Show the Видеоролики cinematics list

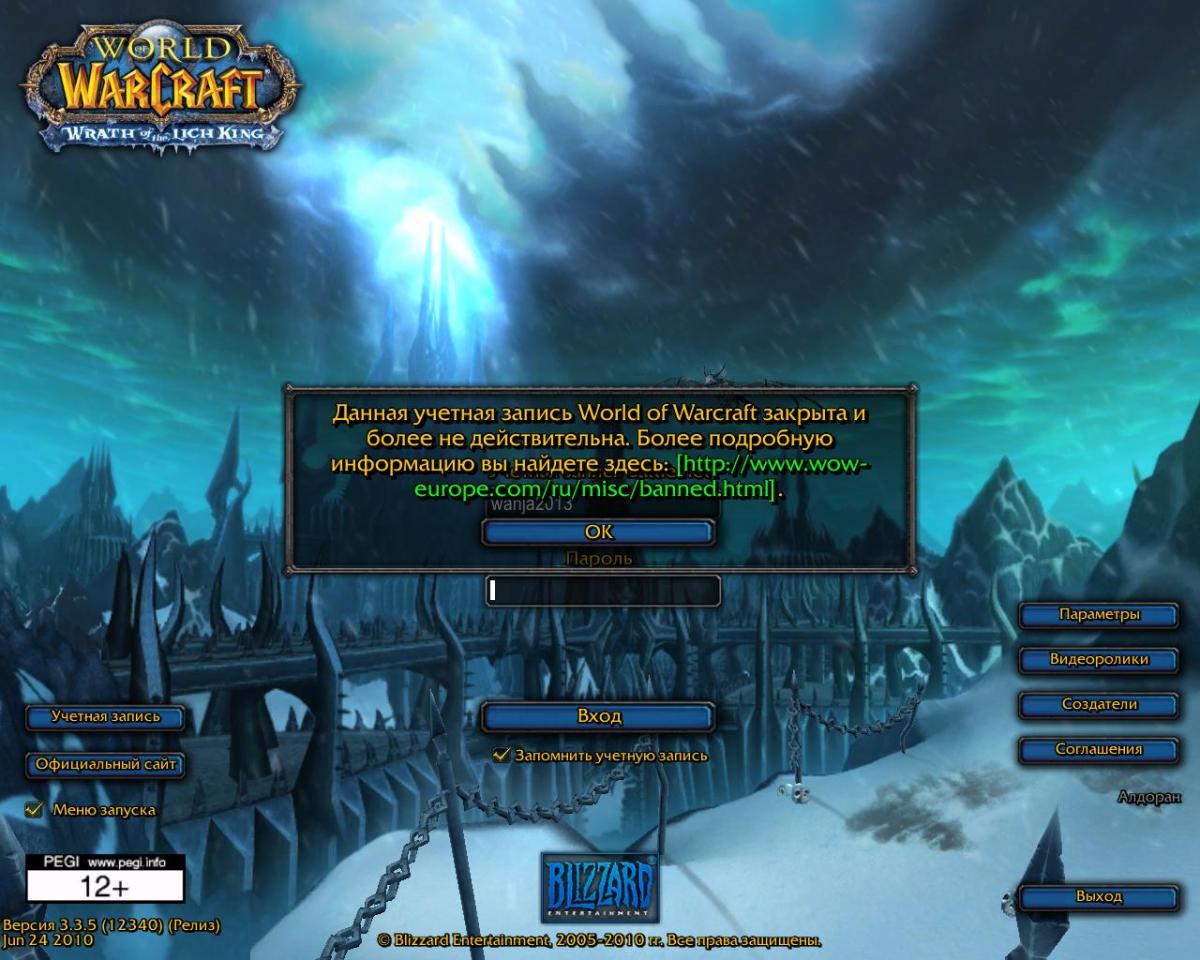pos(1098,660)
